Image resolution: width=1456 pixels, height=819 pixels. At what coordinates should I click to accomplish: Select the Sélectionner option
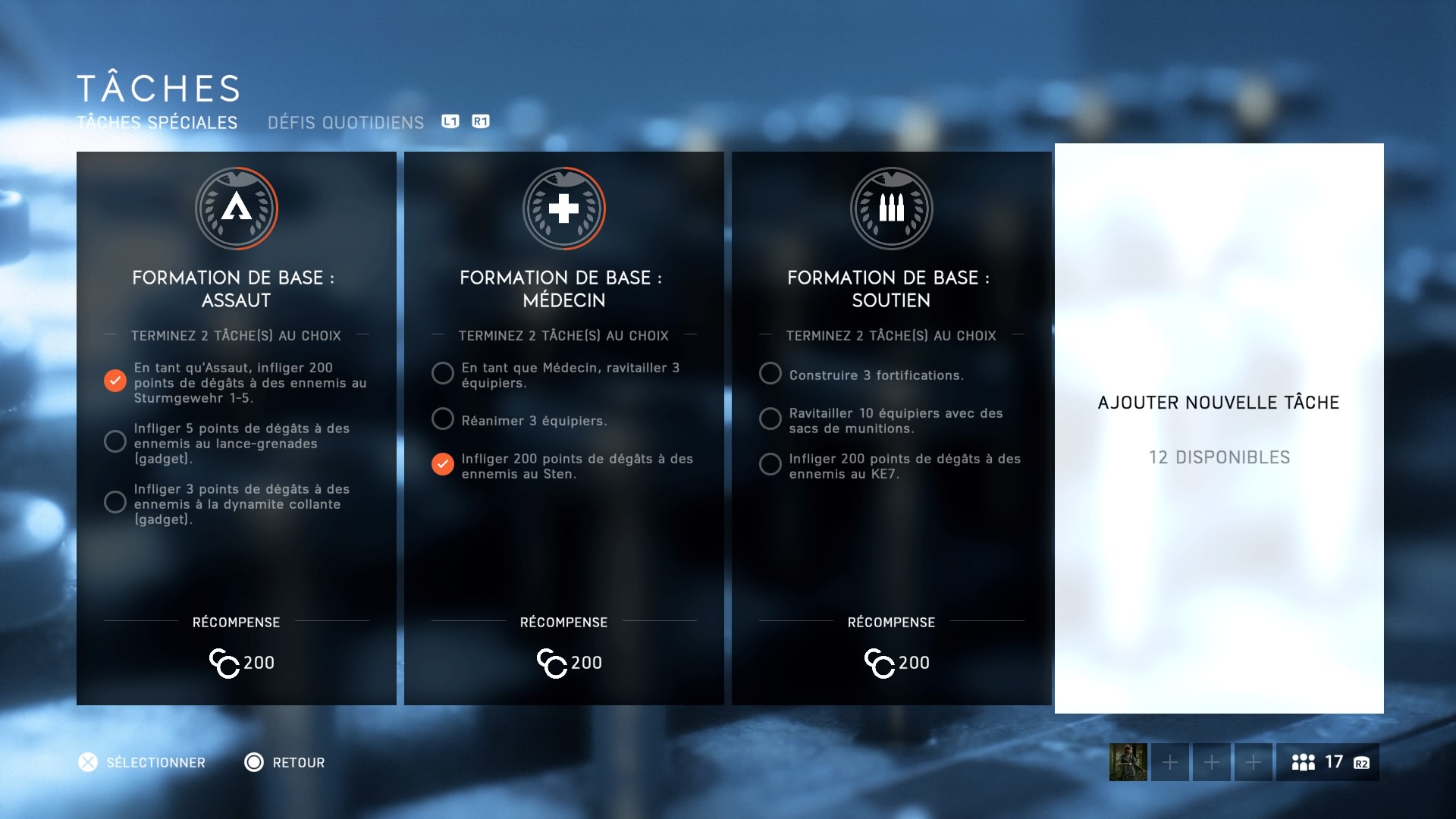tap(142, 762)
